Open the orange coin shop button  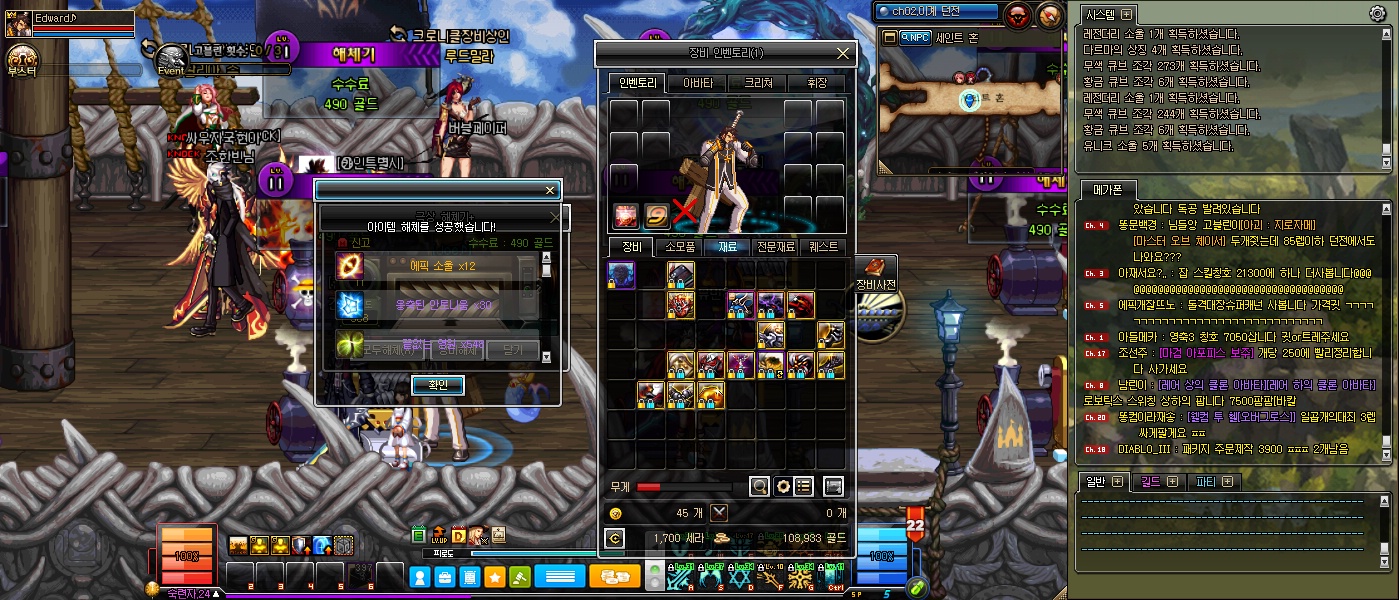pyautogui.click(x=614, y=576)
